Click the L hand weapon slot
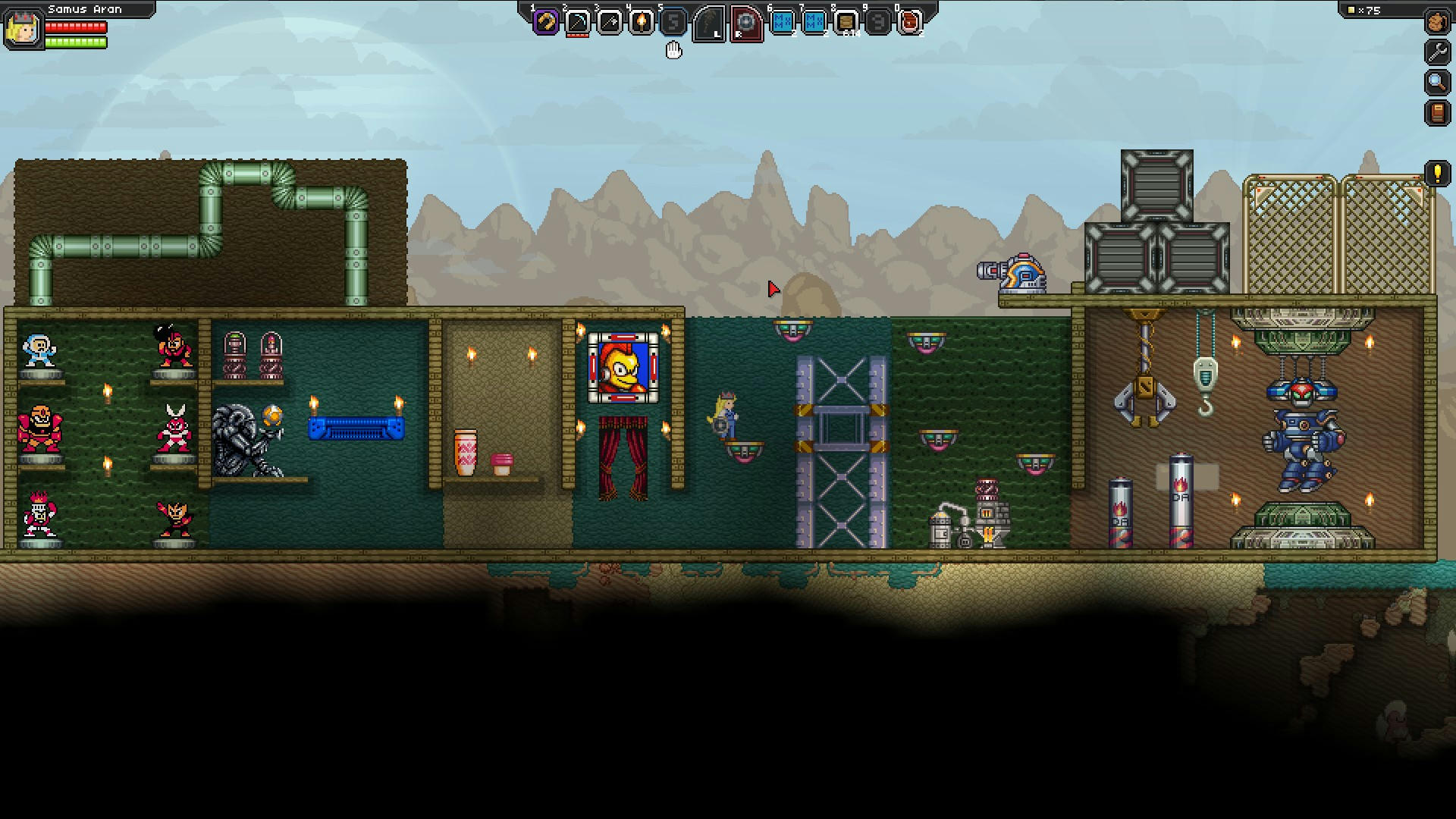Image resolution: width=1456 pixels, height=819 pixels. pos(711,23)
